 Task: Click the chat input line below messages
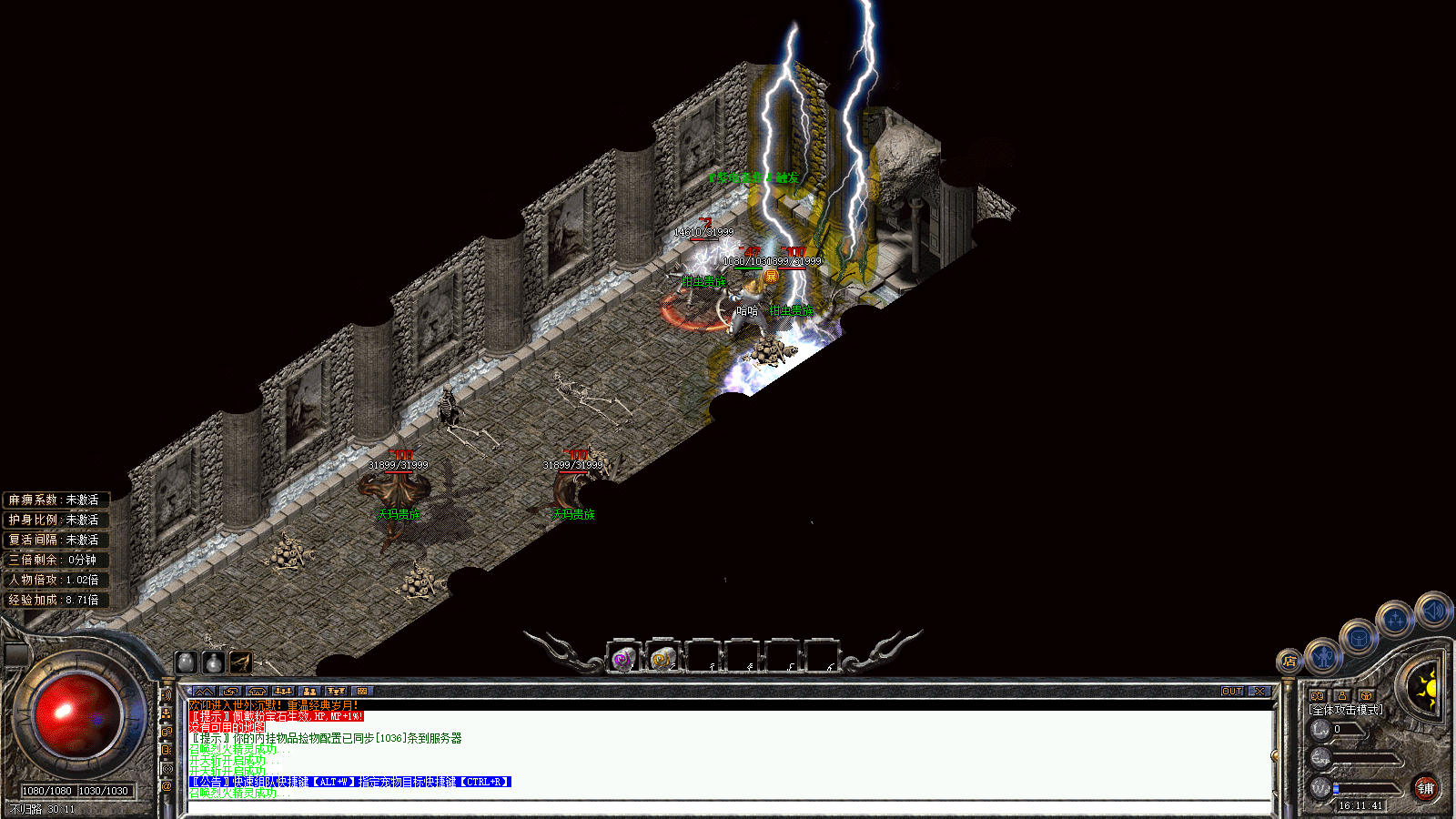(x=728, y=806)
